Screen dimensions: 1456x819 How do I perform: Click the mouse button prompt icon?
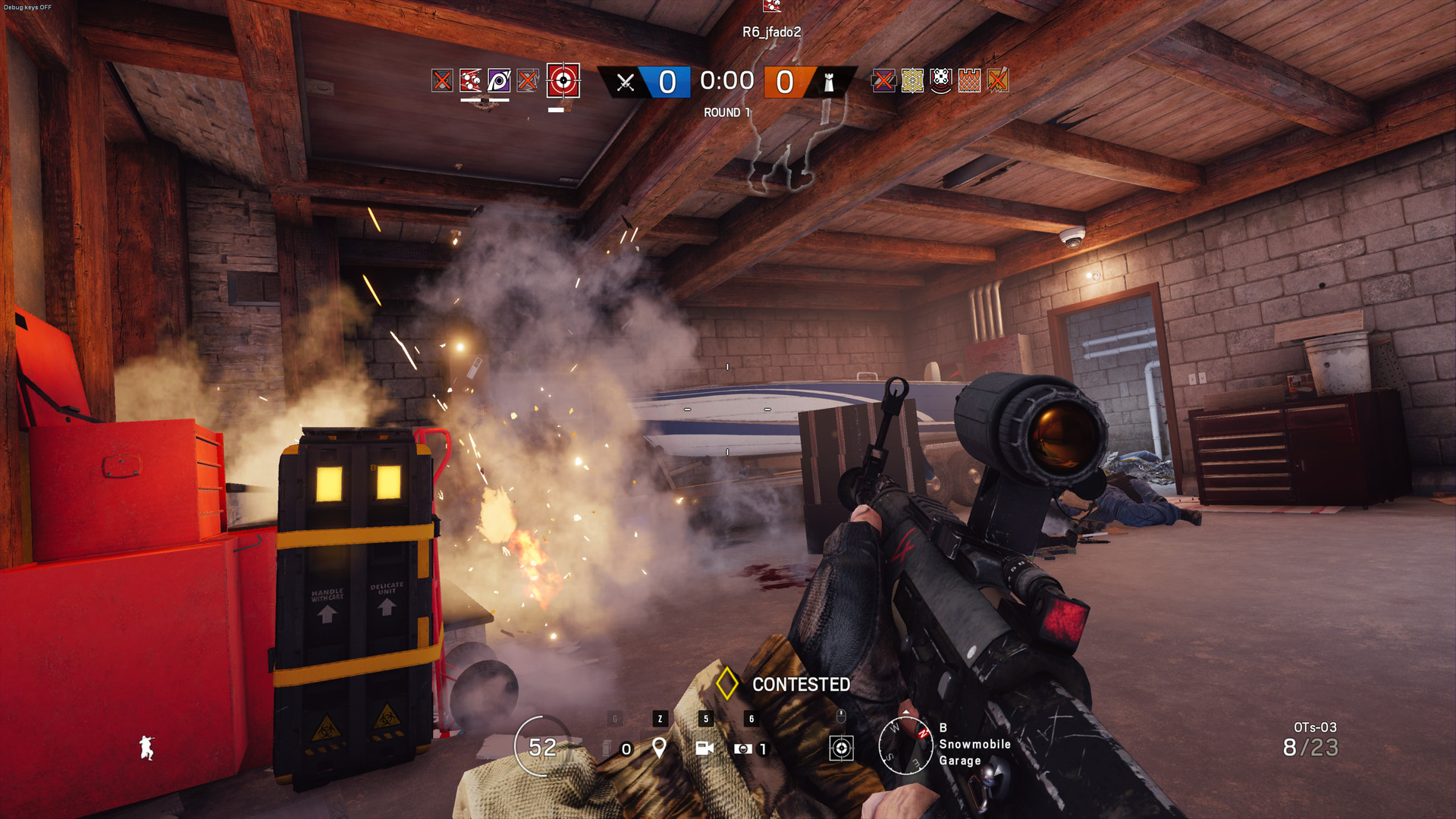coord(840,715)
